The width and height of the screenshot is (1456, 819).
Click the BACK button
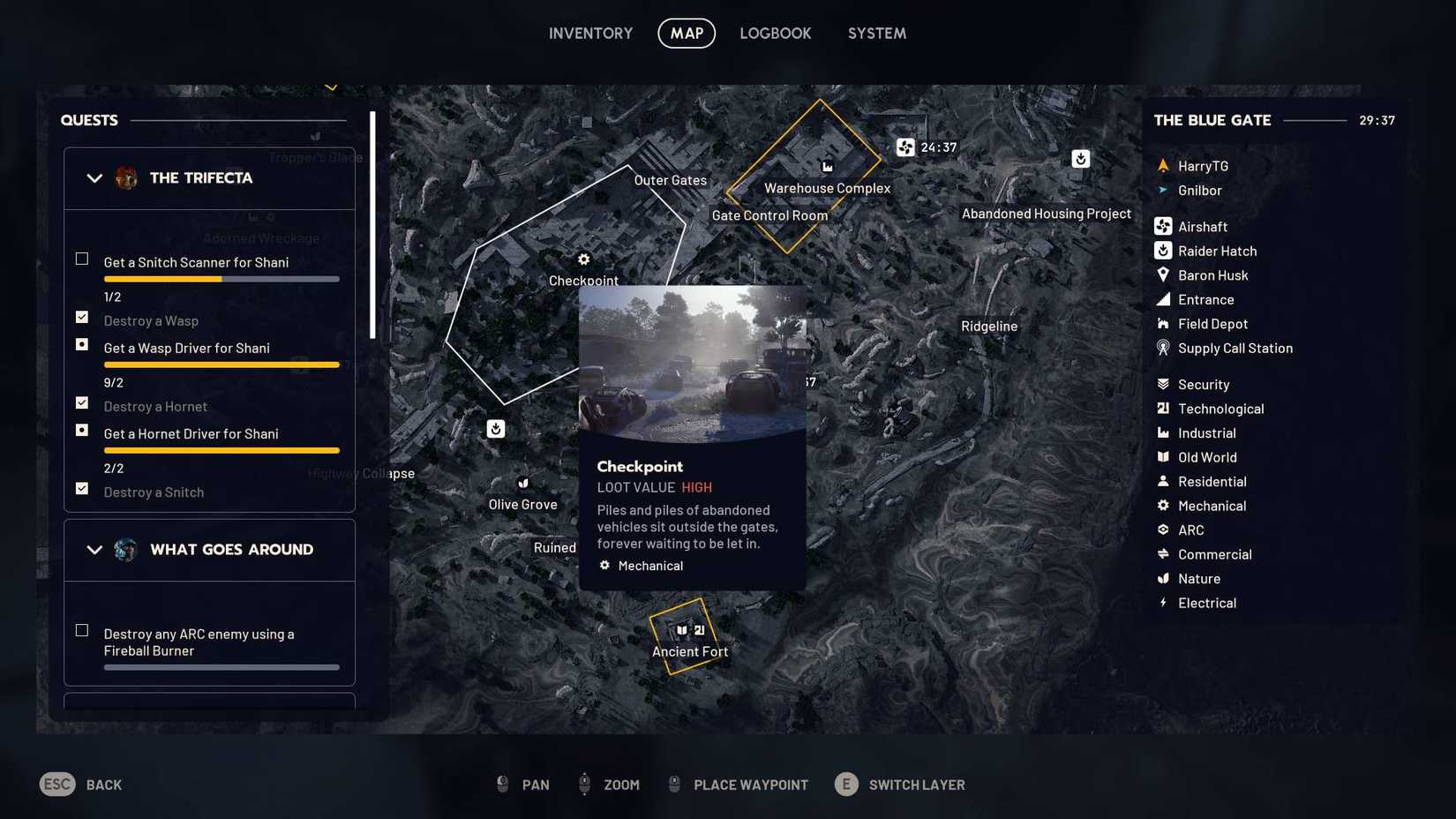(x=80, y=784)
